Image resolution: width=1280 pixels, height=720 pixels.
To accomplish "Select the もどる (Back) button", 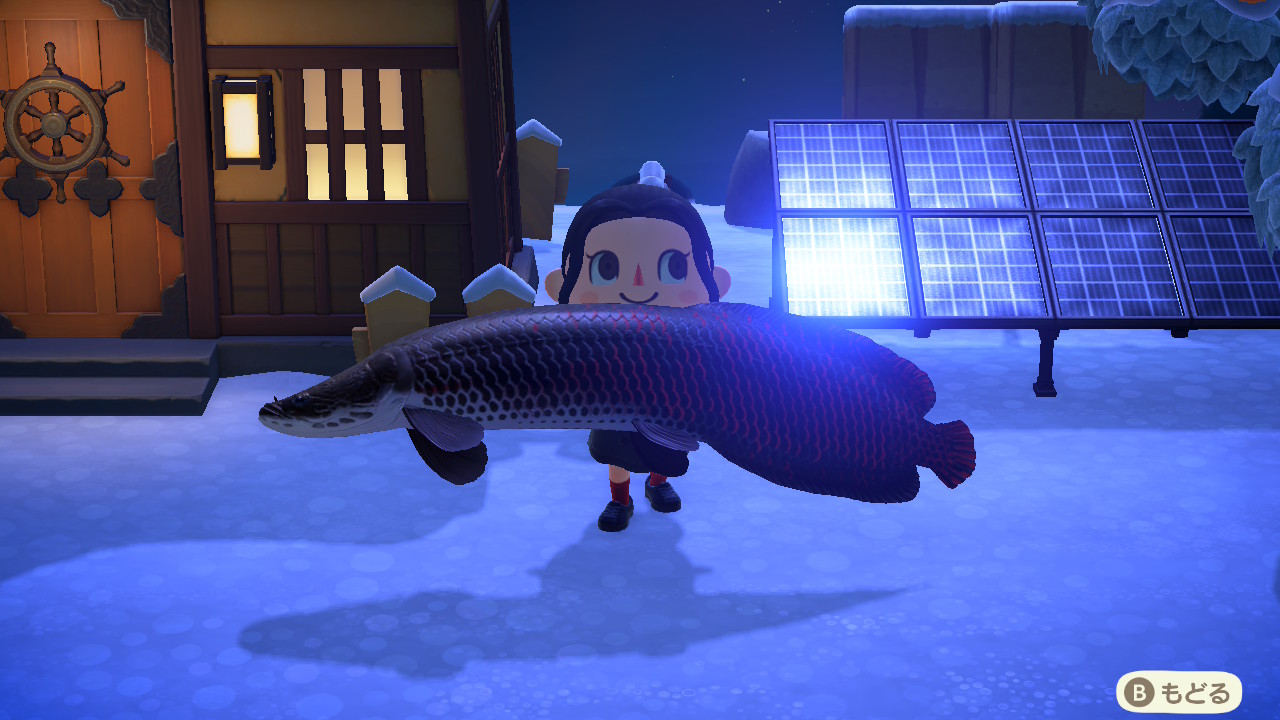I will [1178, 692].
